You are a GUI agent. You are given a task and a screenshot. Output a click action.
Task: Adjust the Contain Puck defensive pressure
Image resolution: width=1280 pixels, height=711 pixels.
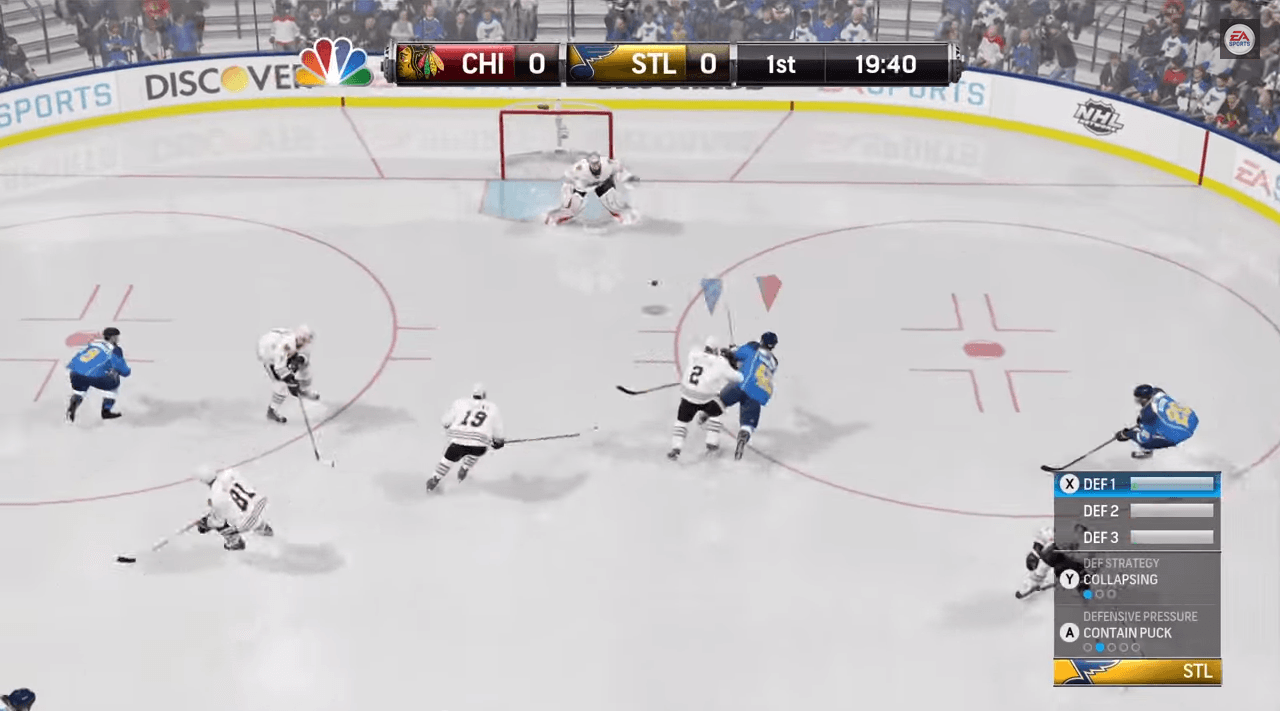tap(1127, 632)
